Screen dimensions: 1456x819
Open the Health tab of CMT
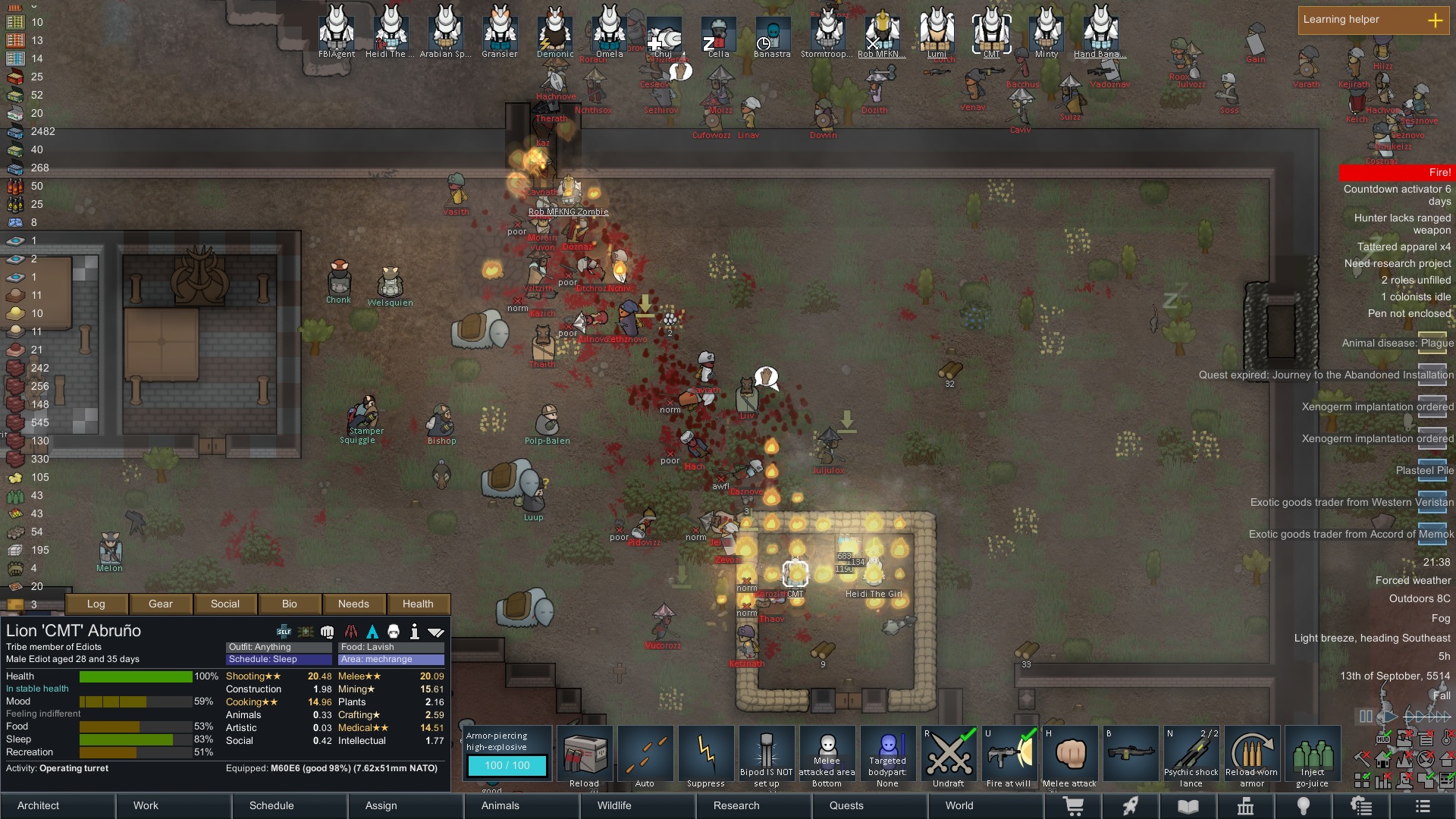point(418,604)
